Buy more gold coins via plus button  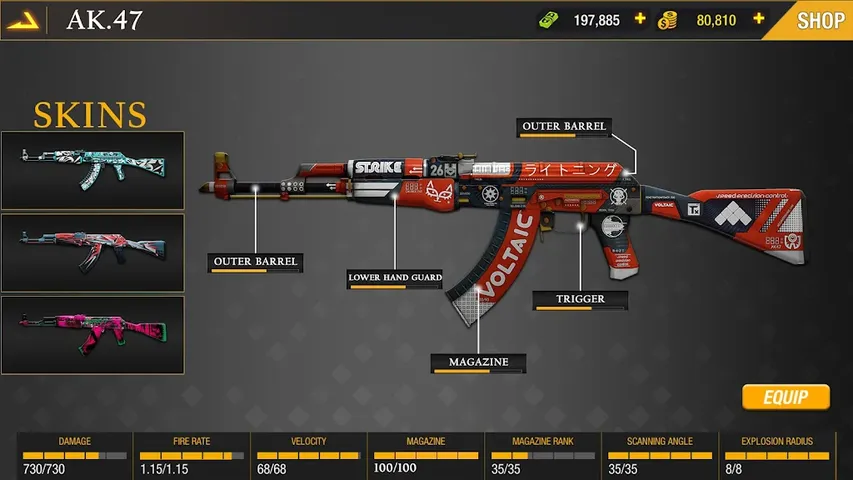[759, 19]
